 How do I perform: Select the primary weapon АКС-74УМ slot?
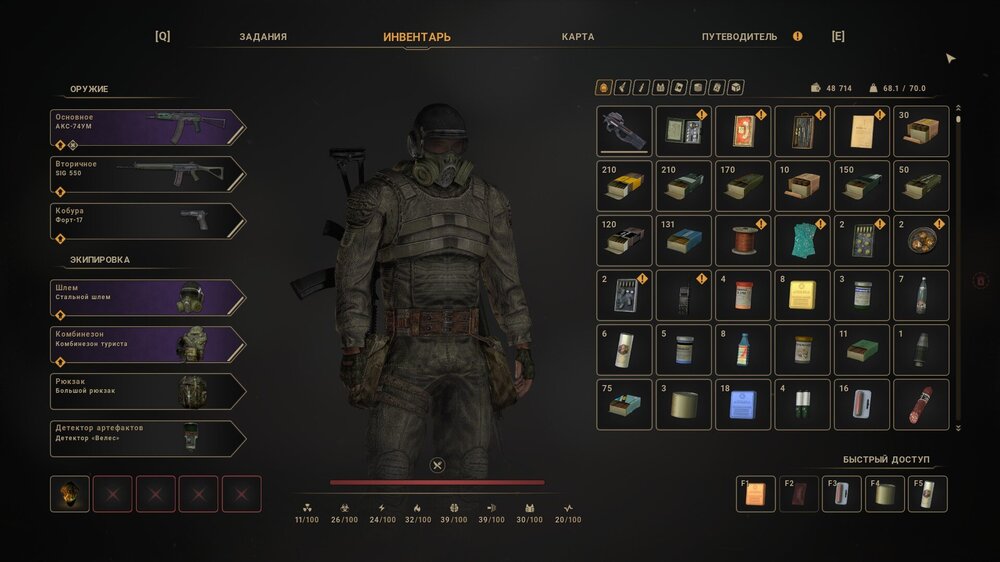click(147, 128)
